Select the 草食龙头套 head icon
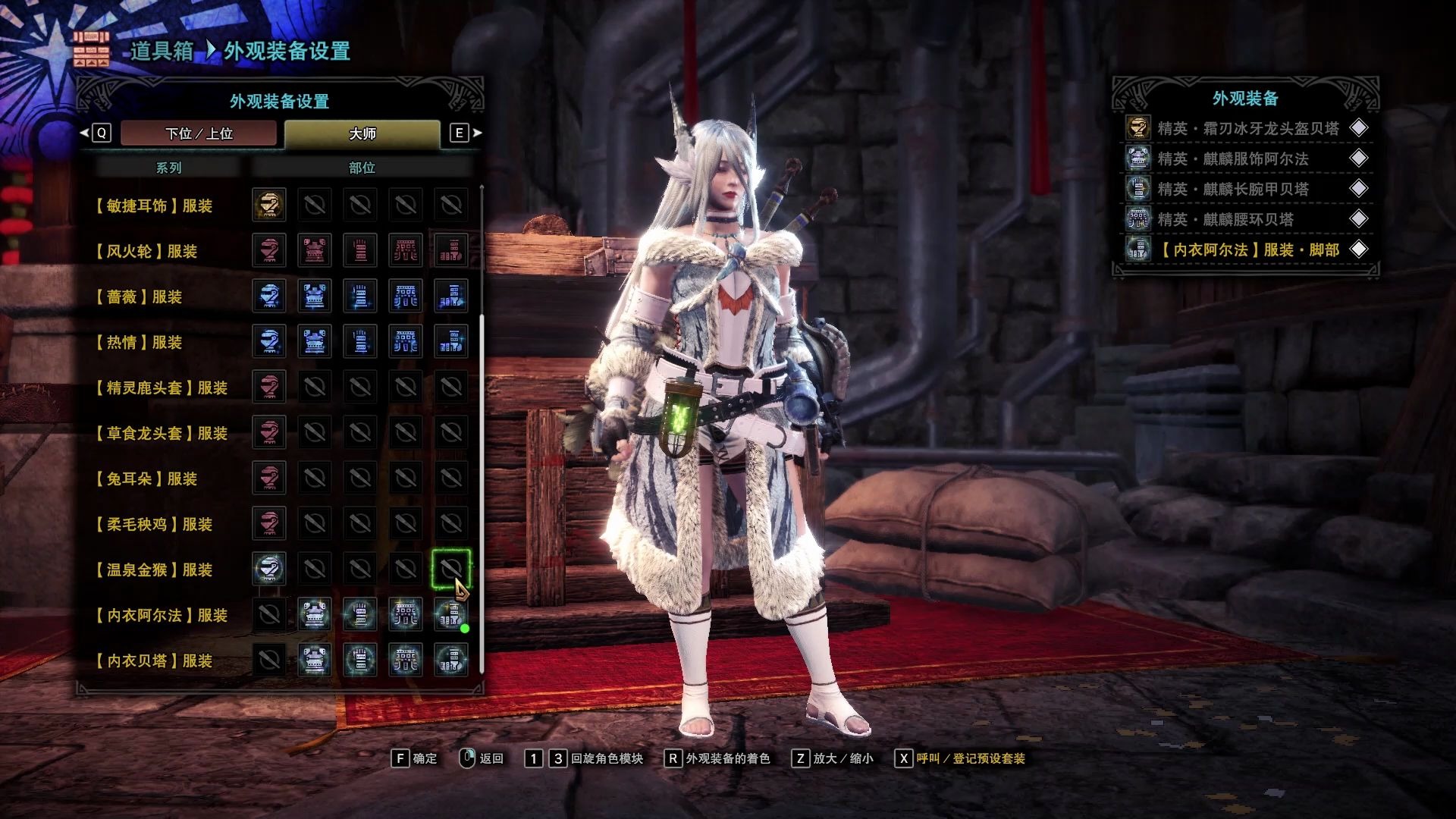 [x=269, y=432]
